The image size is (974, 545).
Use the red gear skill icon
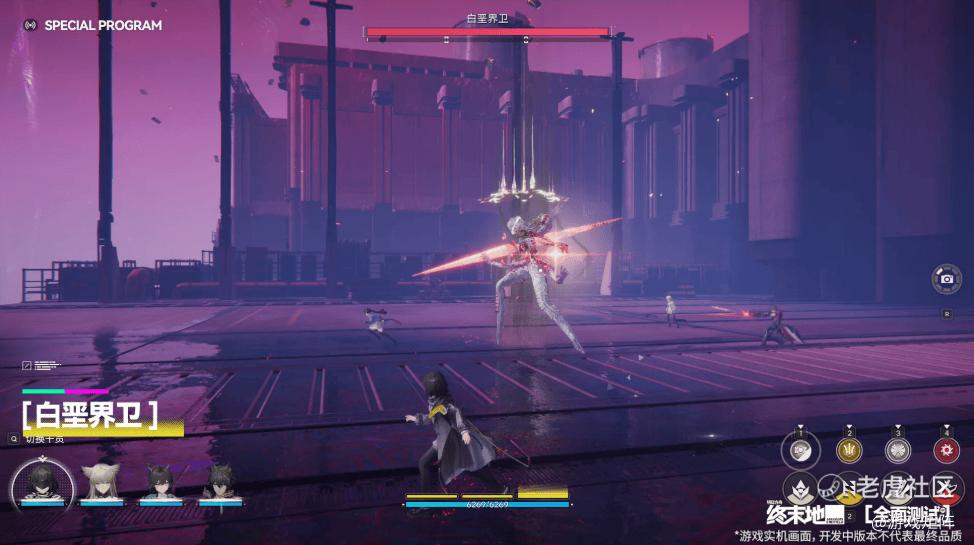pyautogui.click(x=946, y=451)
